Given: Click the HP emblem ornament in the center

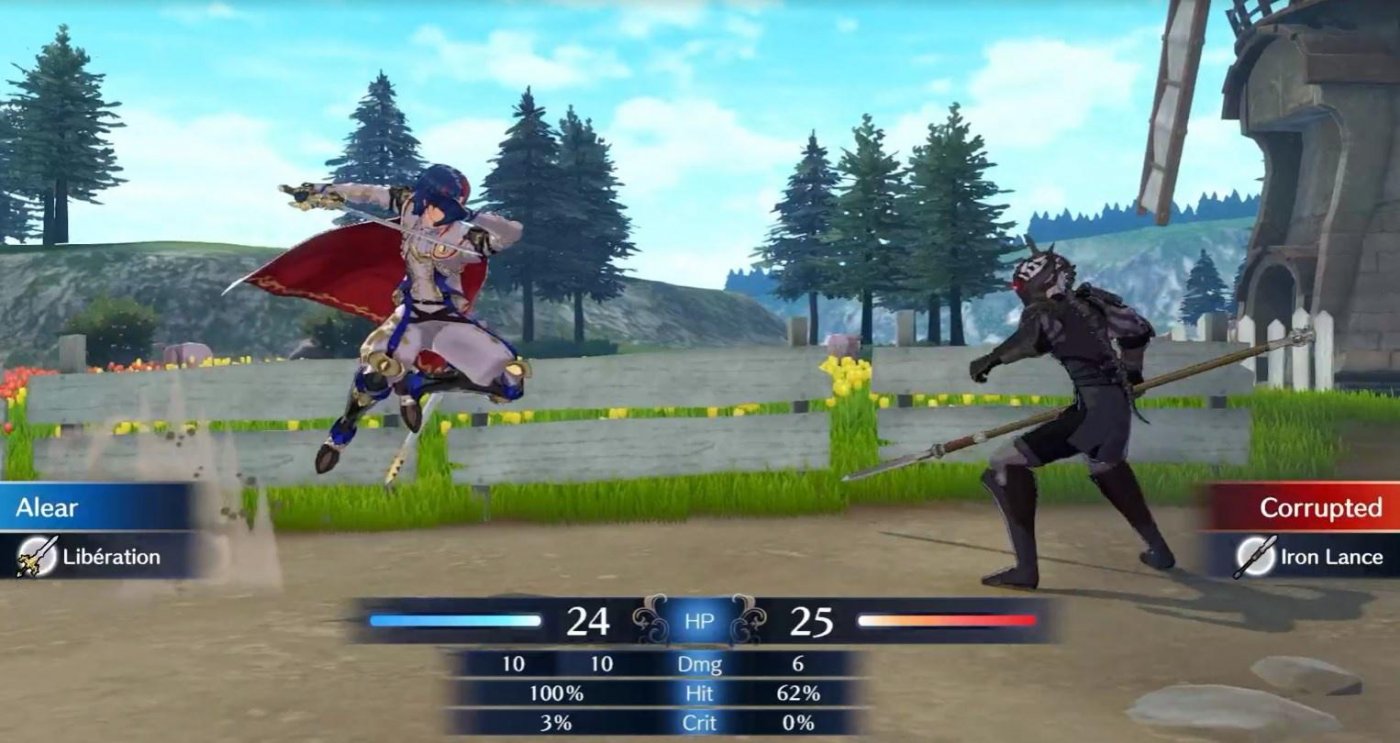Looking at the screenshot, I should (x=700, y=622).
